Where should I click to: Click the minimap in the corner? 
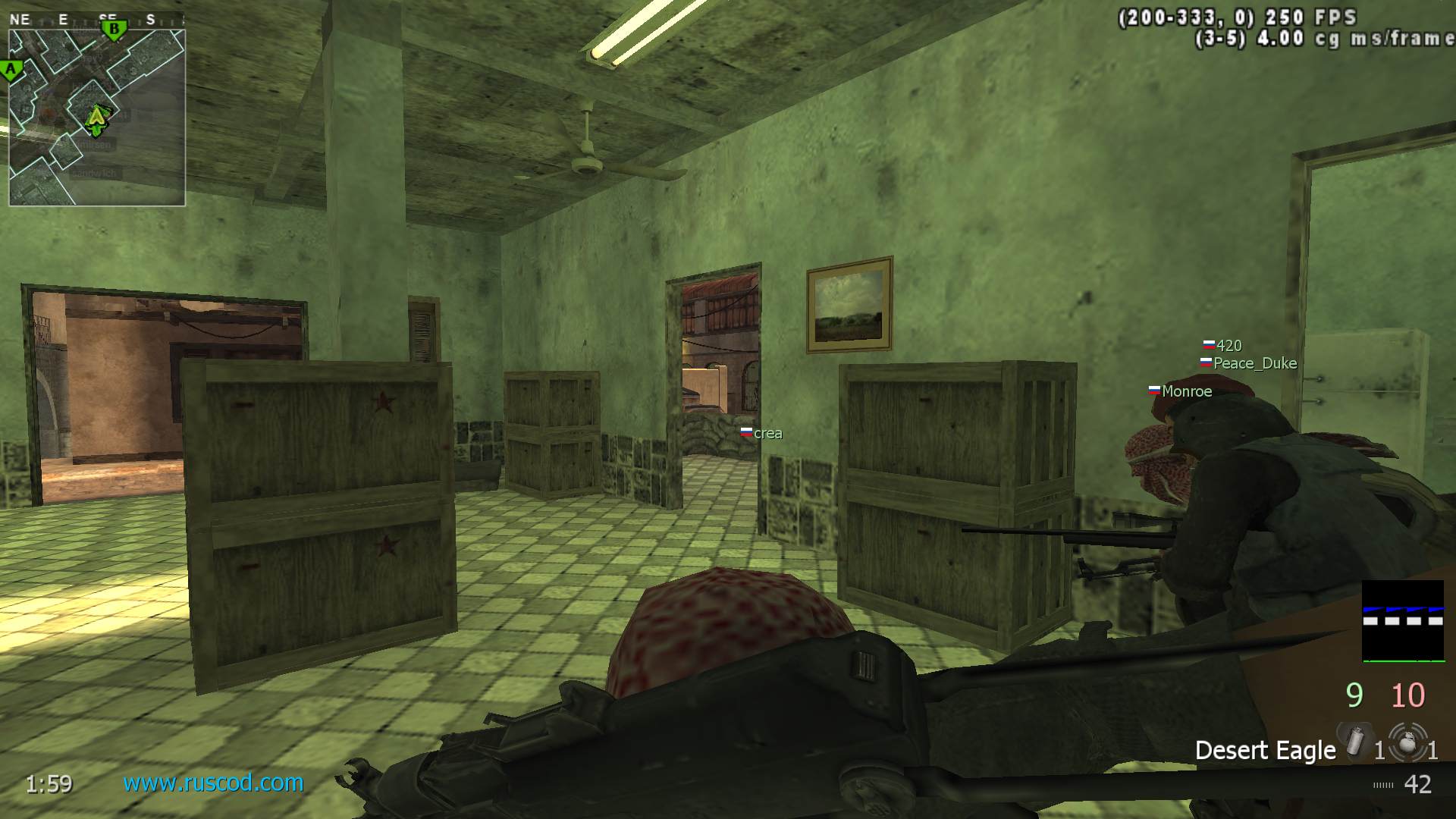[97, 118]
